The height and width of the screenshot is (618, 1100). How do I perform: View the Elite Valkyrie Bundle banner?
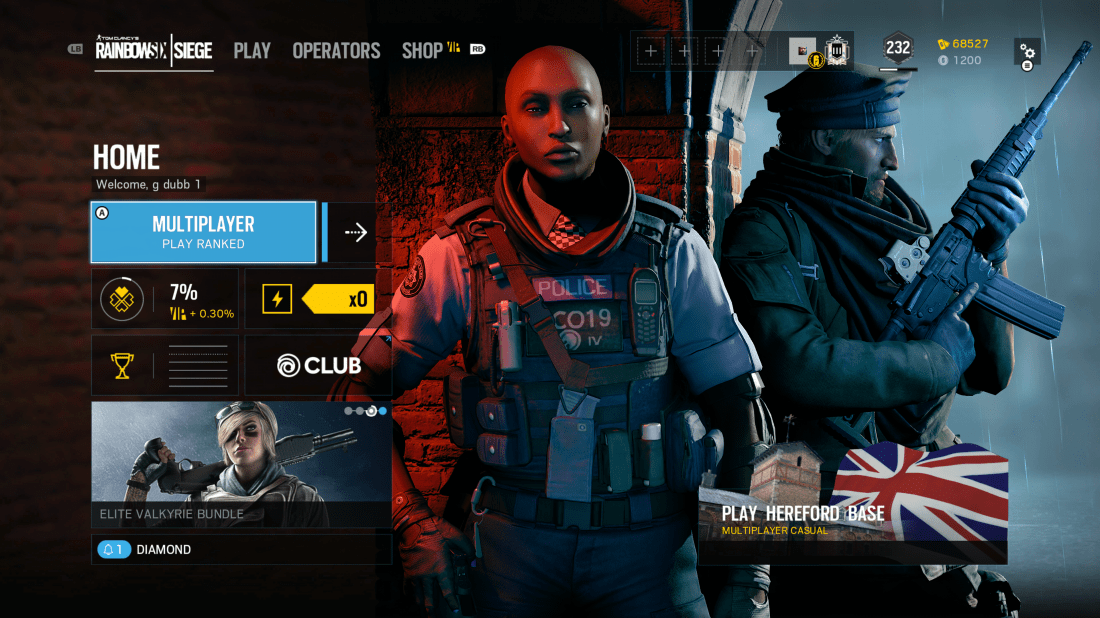point(241,464)
